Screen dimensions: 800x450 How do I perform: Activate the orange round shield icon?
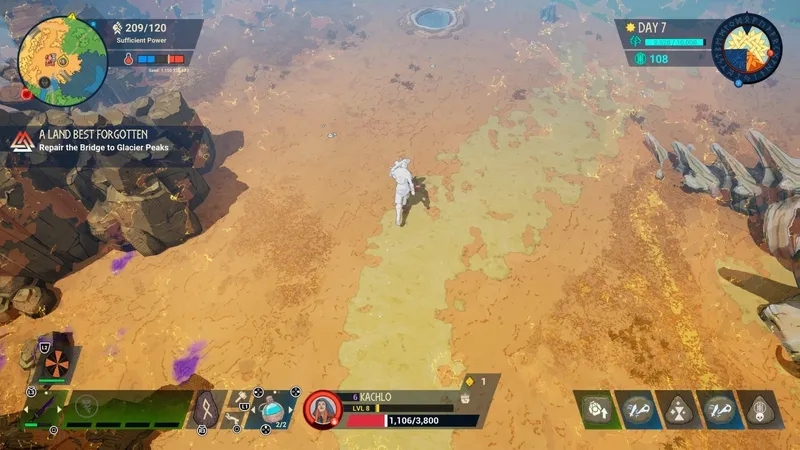[55, 364]
